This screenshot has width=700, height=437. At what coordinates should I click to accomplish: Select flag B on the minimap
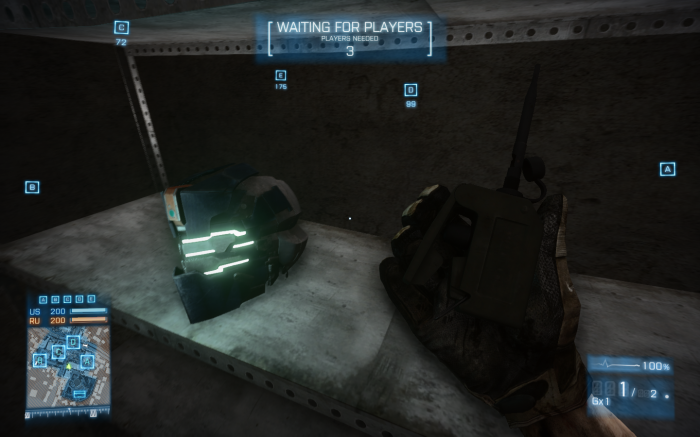40,360
